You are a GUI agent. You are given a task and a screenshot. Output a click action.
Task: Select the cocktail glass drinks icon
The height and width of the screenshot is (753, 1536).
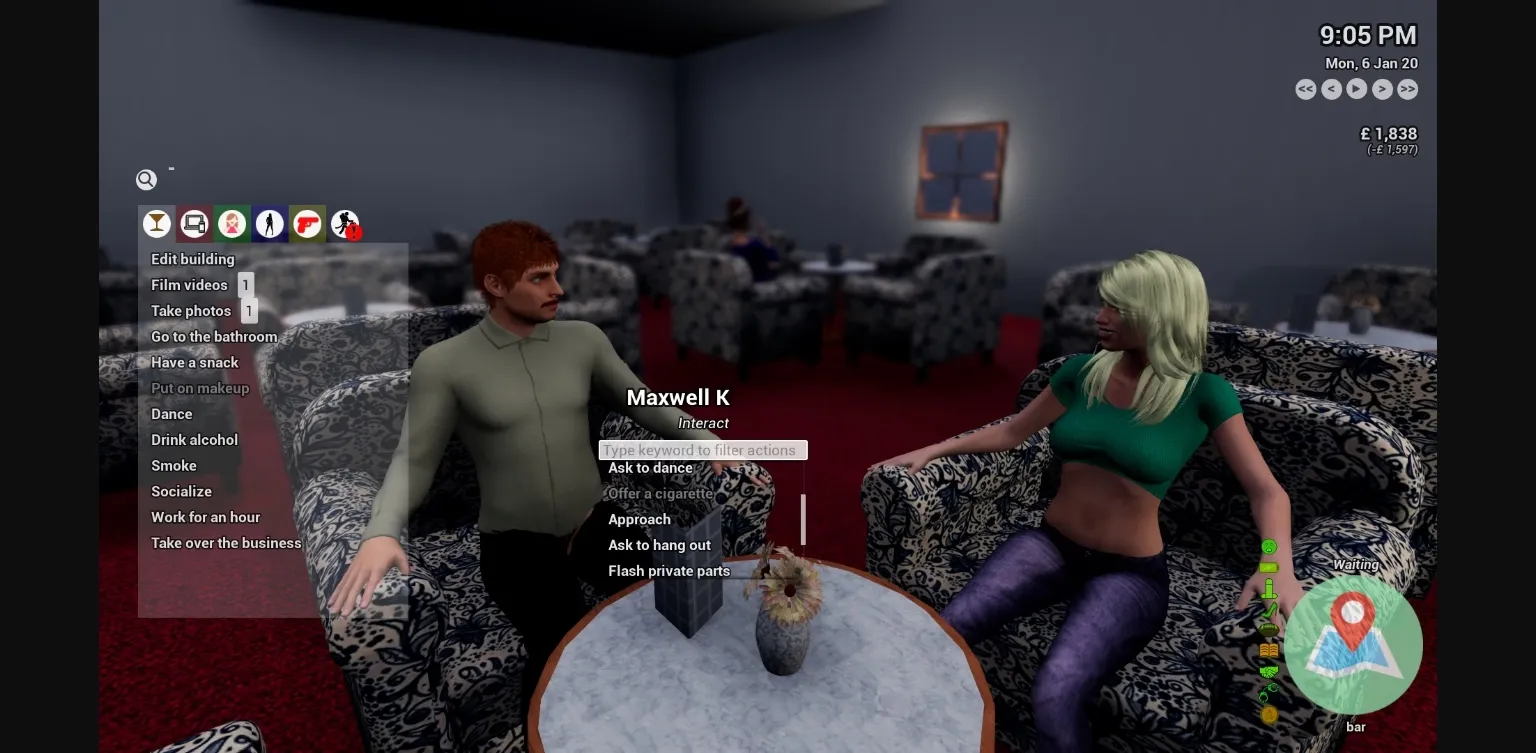157,224
